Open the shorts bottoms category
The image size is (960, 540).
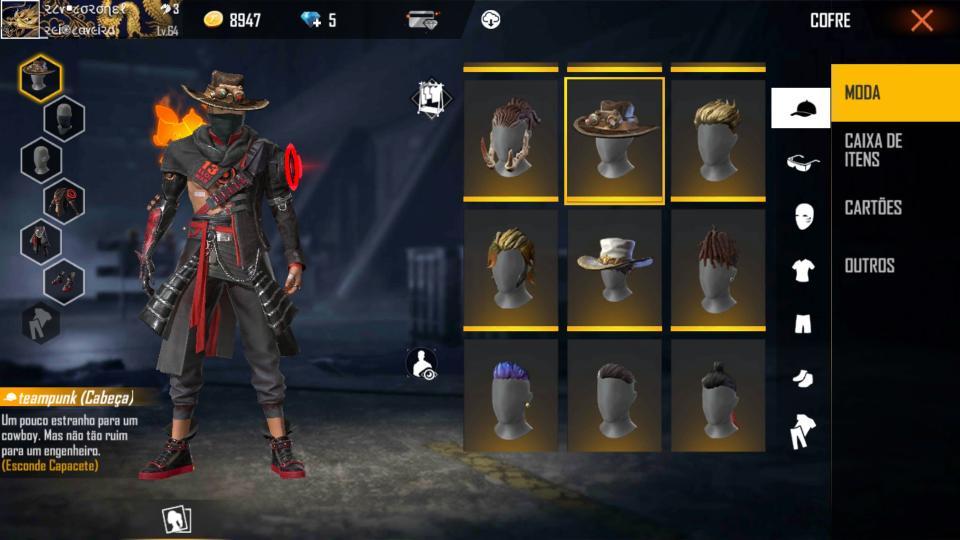(x=802, y=324)
